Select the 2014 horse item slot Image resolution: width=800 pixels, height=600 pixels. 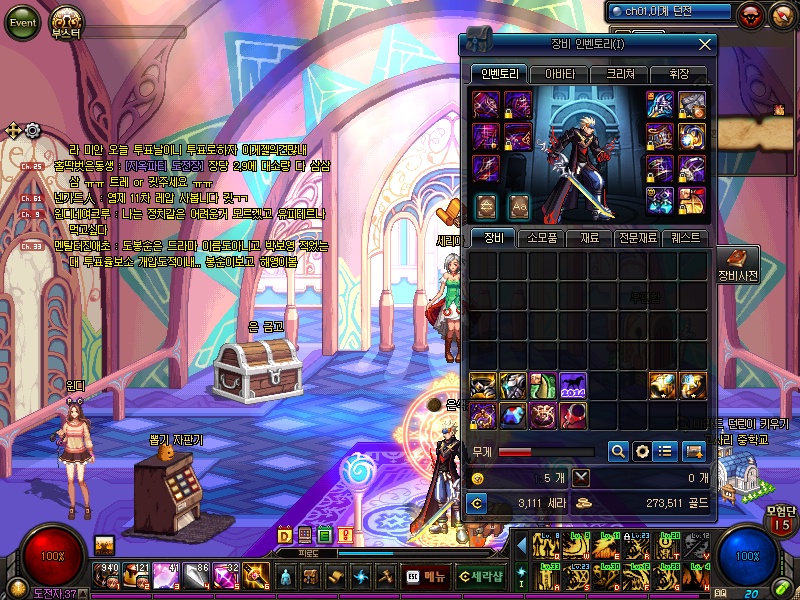click(573, 386)
